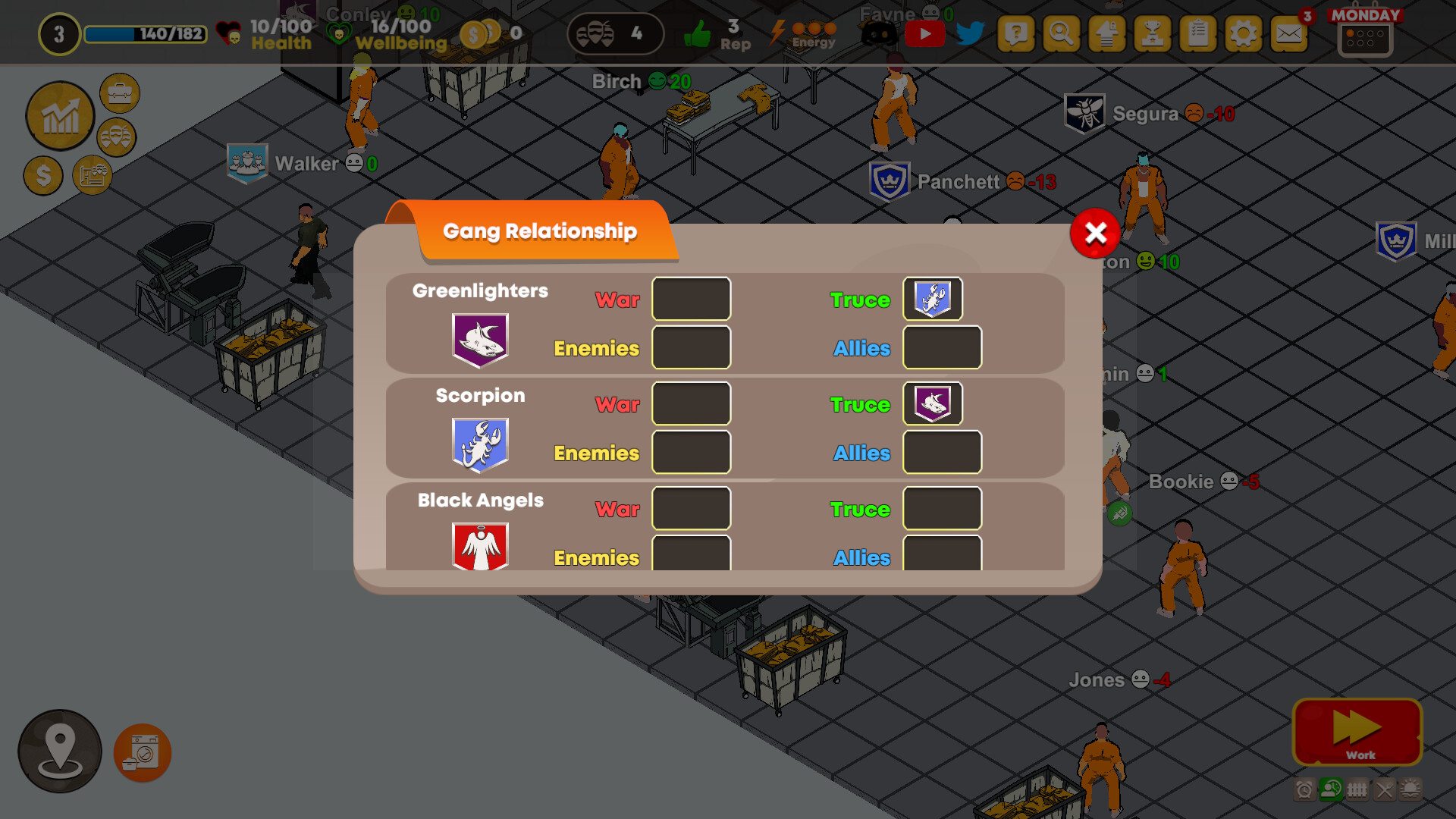Click the health bar showing 140/182
Screen dimensions: 1456x819
pos(144,35)
